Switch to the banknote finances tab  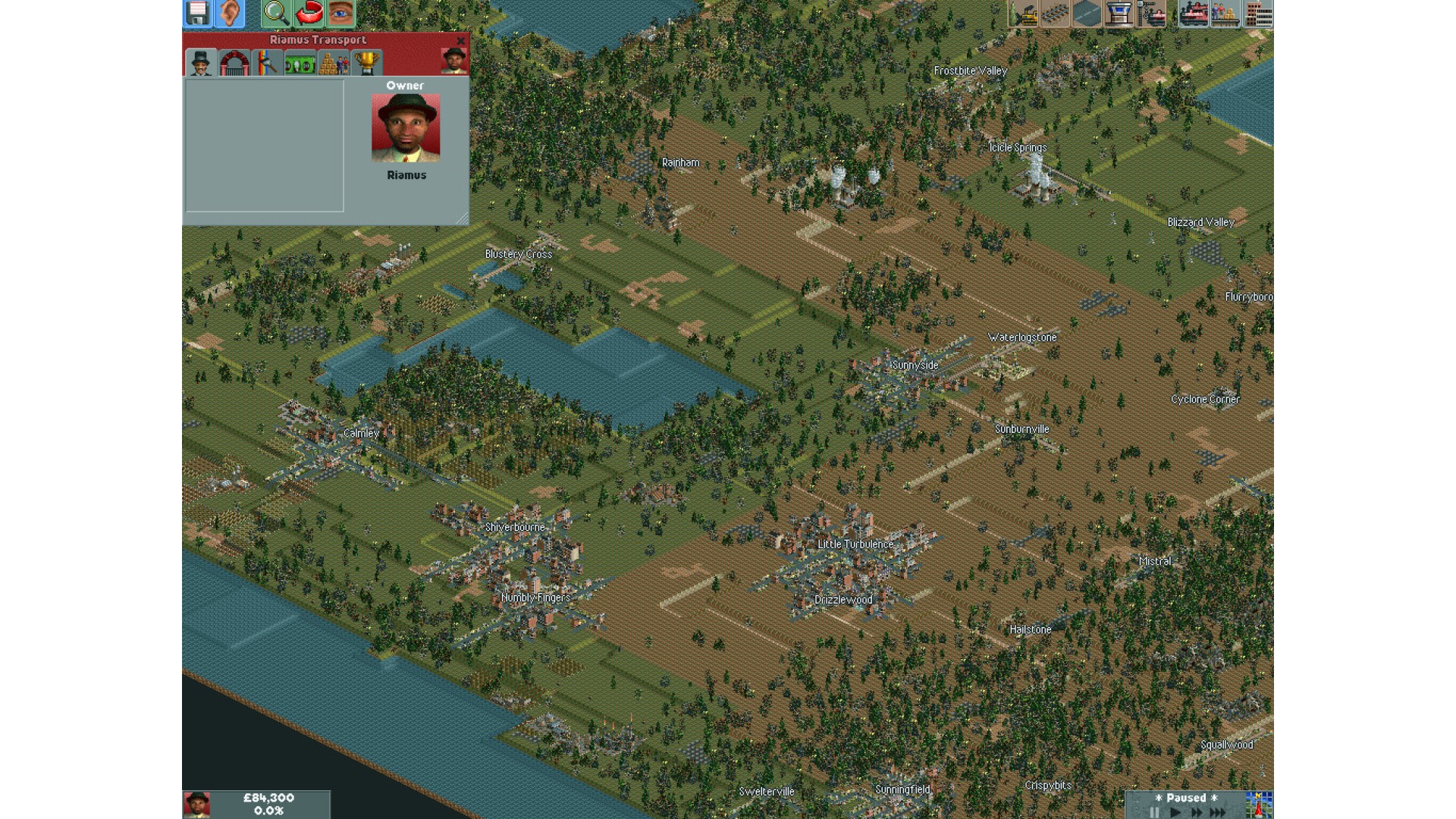pyautogui.click(x=300, y=64)
